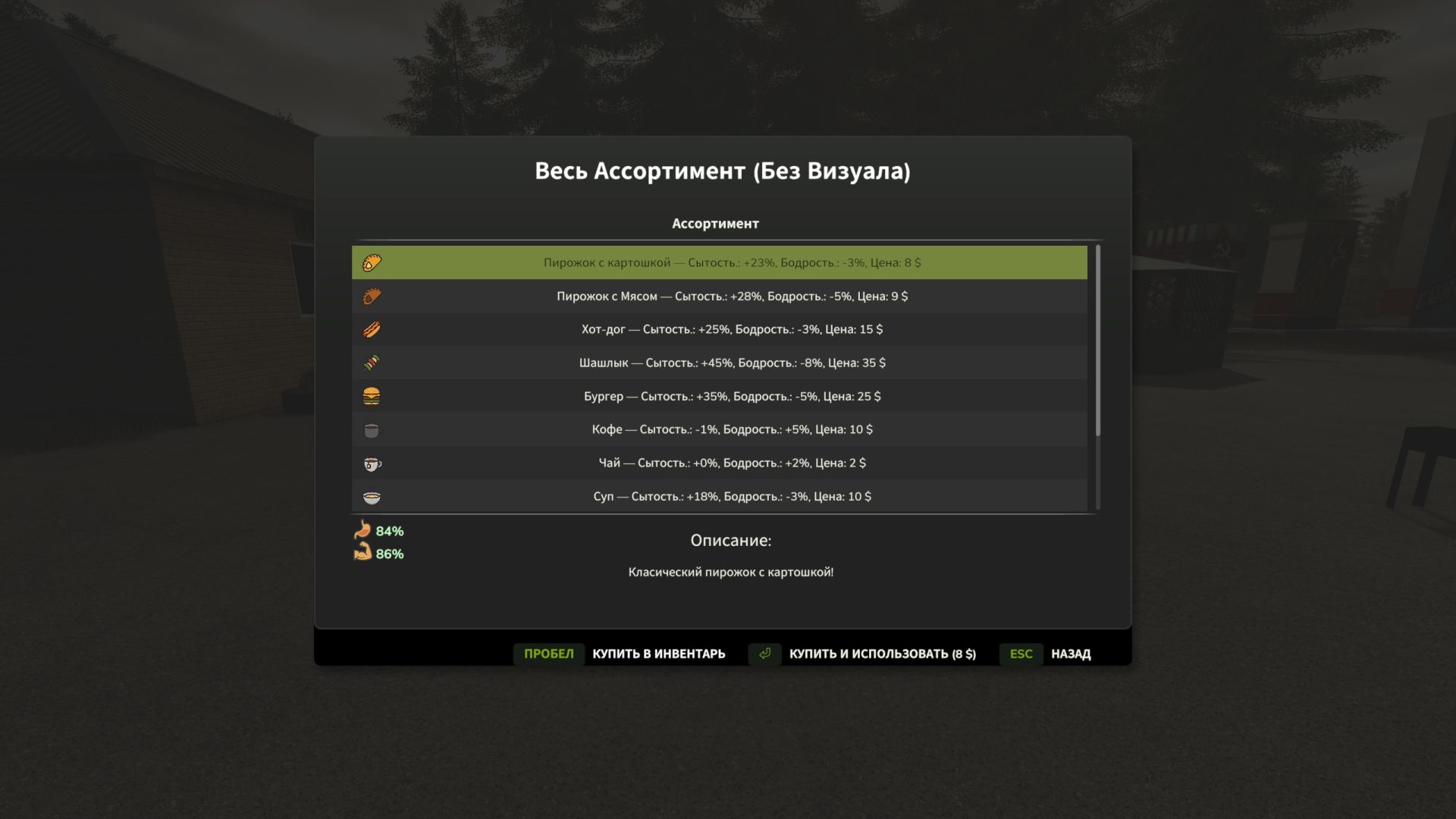
Task: Click КУПИТЬ И ИСПОЛЬЗОВАТЬ (8 $) option
Action: pyautogui.click(x=882, y=653)
